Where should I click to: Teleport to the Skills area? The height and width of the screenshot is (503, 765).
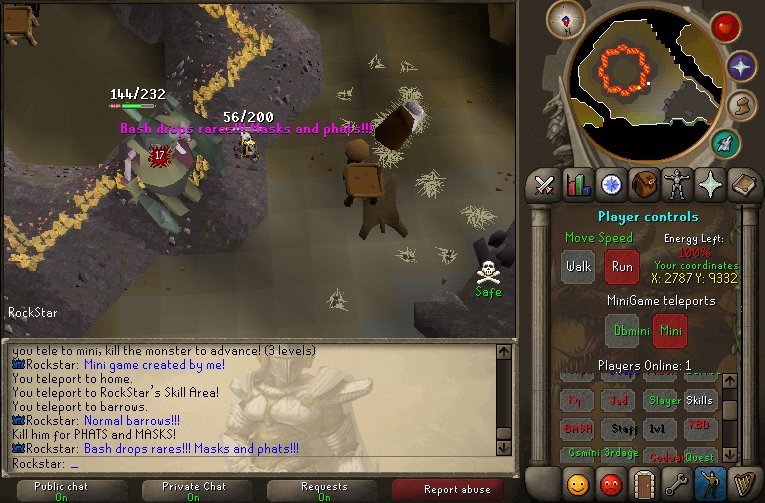point(700,401)
